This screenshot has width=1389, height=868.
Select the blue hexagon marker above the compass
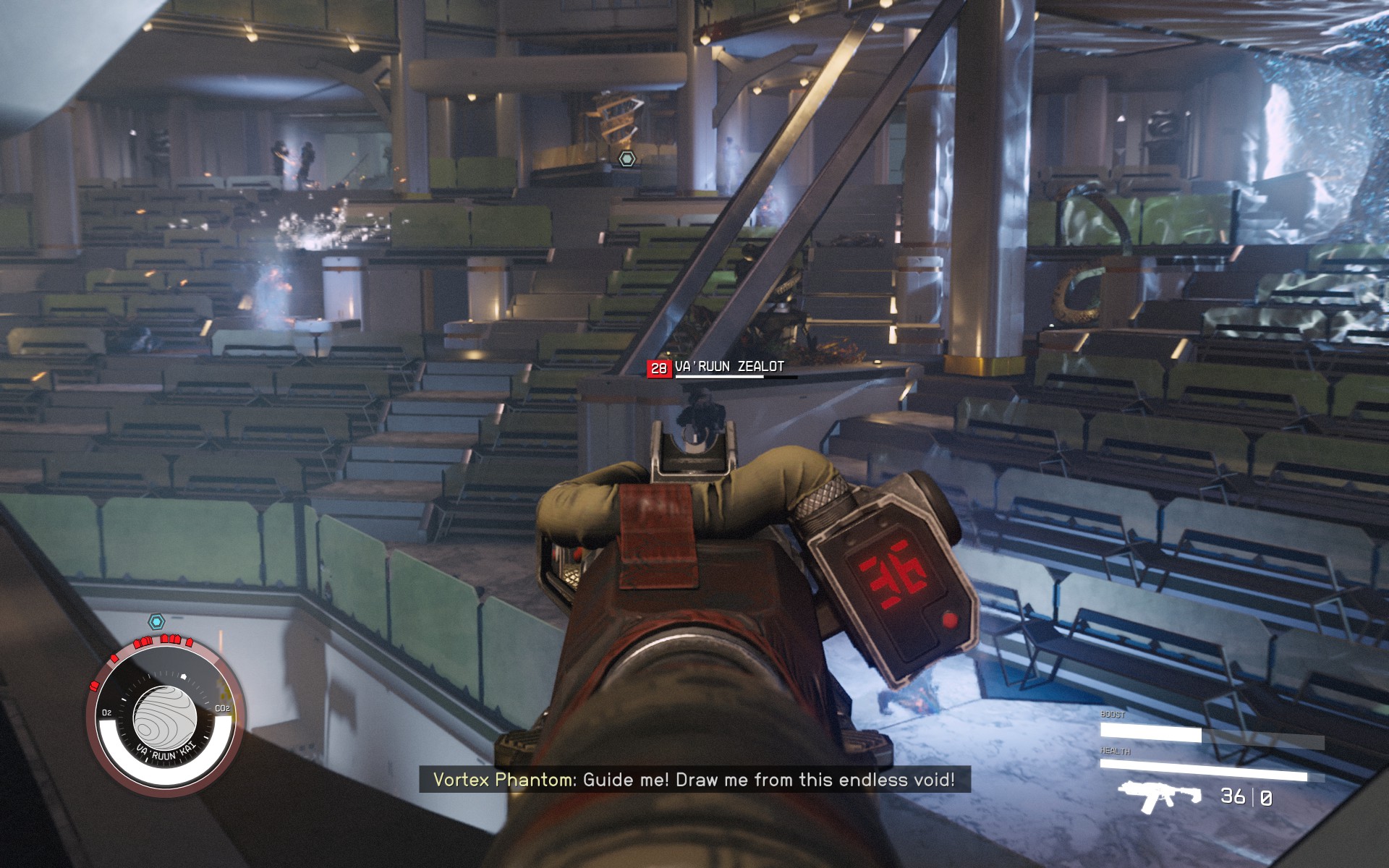coord(156,621)
